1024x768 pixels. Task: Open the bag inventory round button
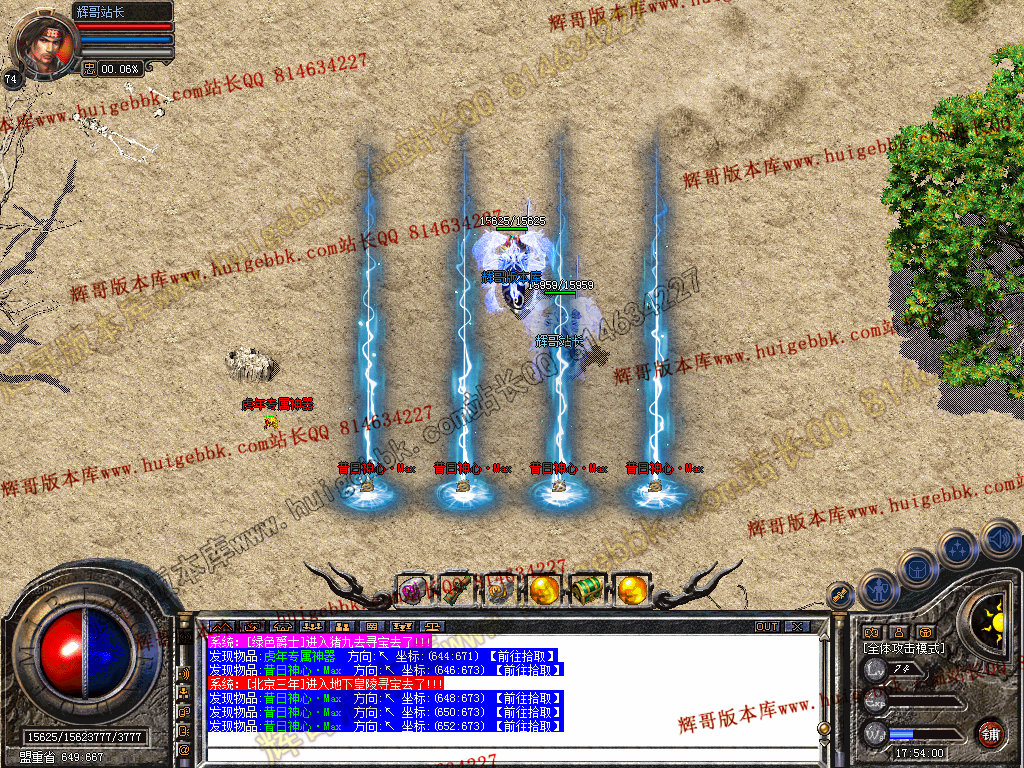pos(918,569)
